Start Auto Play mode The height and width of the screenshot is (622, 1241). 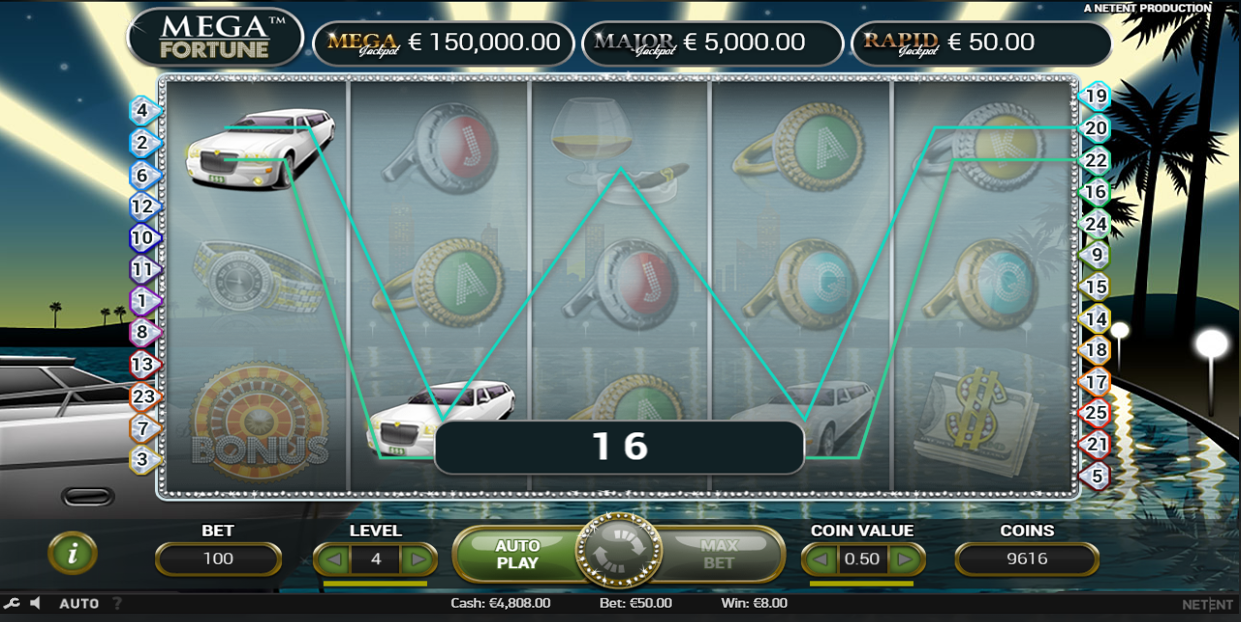pos(517,554)
